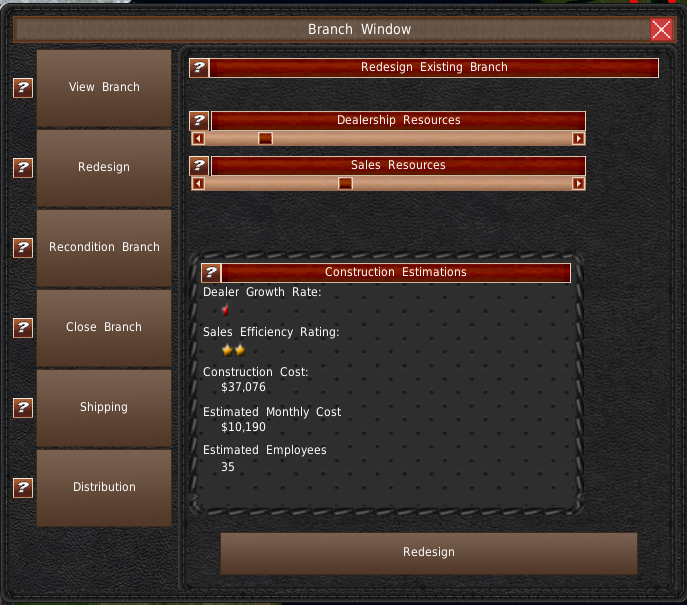Show help for Construction Estimations
Image resolution: width=687 pixels, height=605 pixels.
click(x=211, y=273)
